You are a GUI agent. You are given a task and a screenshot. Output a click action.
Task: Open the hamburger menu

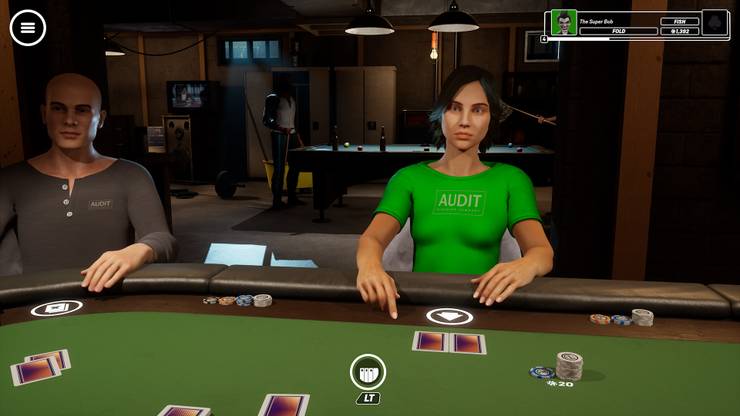point(28,28)
